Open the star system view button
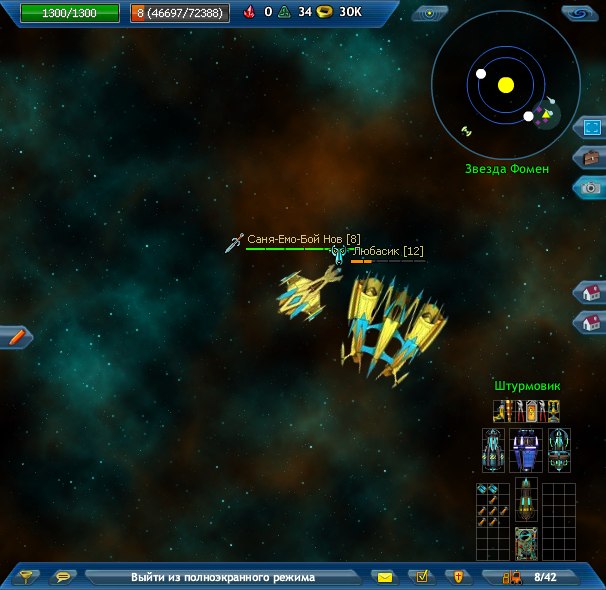 coord(430,13)
